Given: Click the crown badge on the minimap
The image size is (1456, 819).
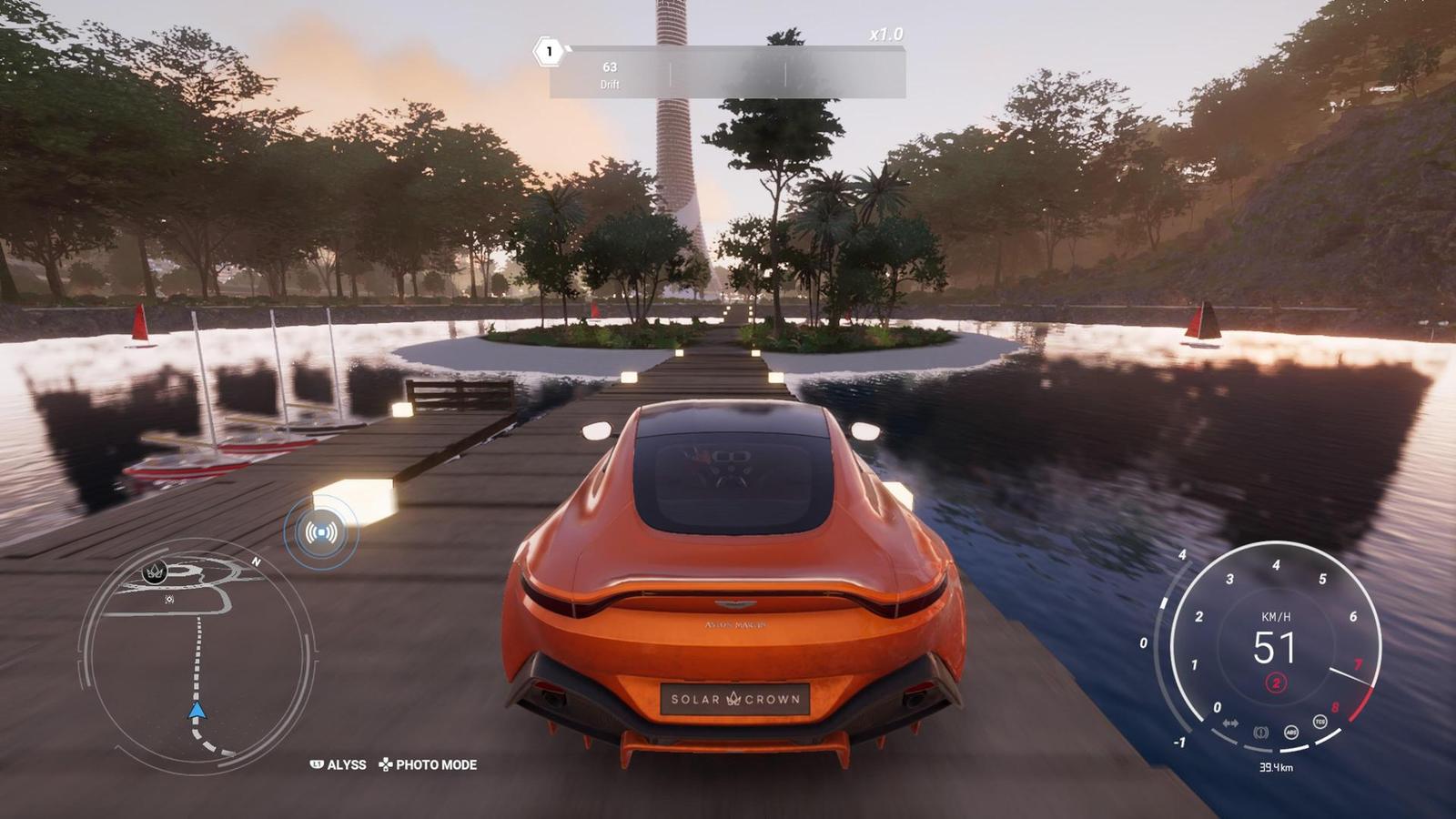Looking at the screenshot, I should pos(155,571).
